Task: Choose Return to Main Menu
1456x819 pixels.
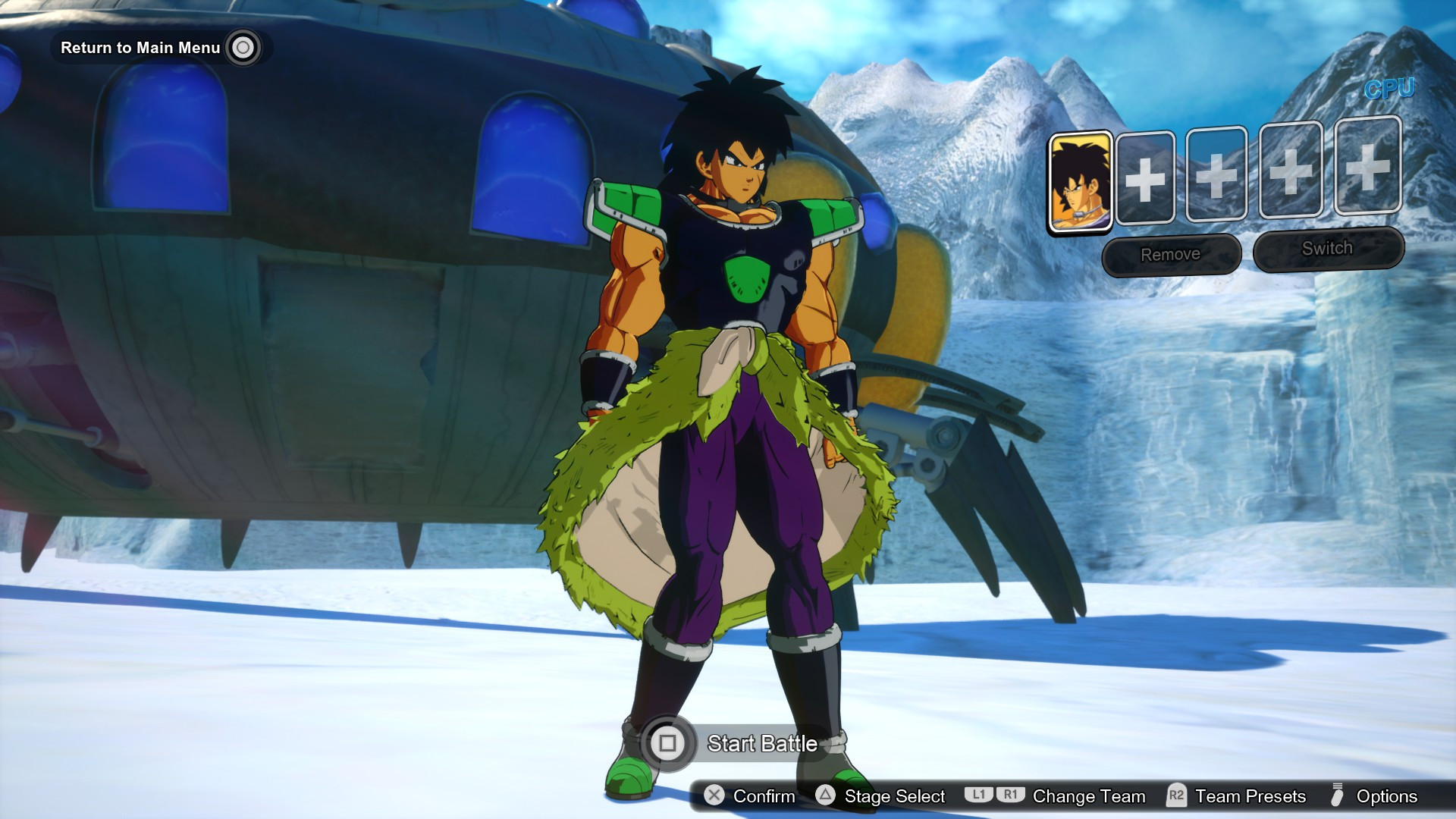Action: pyautogui.click(x=140, y=48)
